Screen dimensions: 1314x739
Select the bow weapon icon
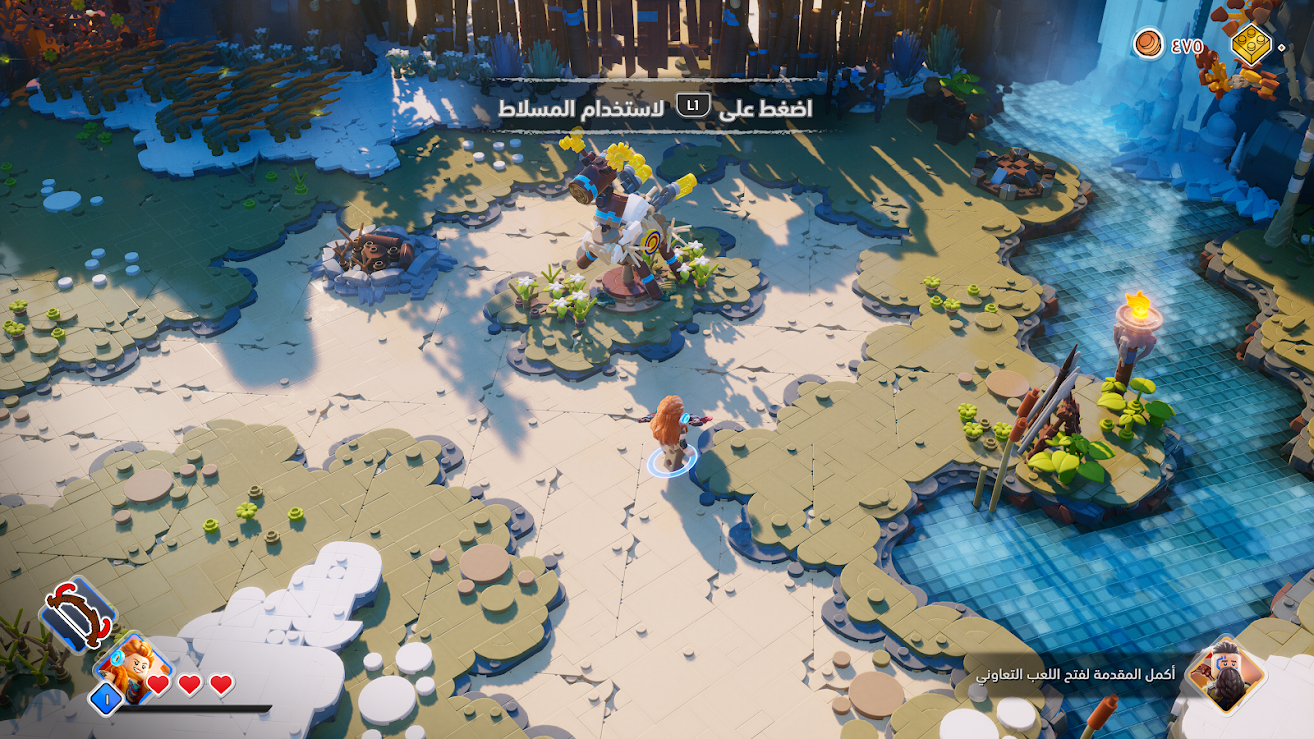(77, 612)
